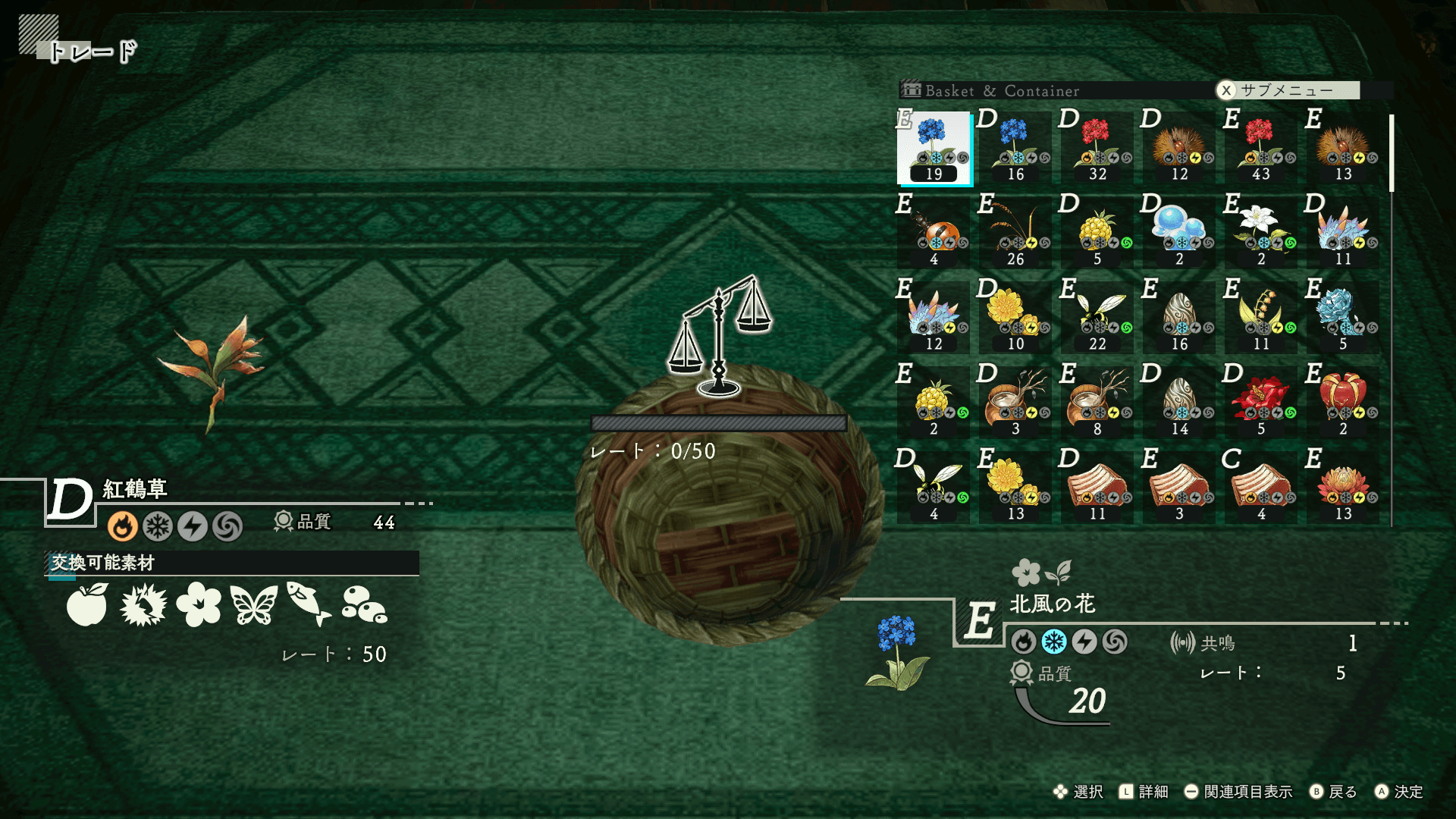Viewport: 1456px width, 819px height.
Task: Choose the red bell pepper fruit slot
Action: click(1343, 403)
